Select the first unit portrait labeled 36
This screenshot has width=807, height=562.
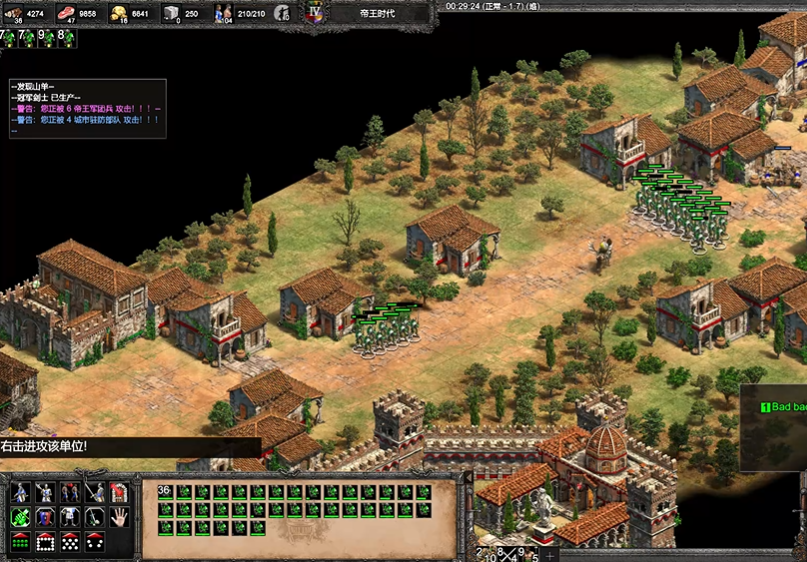click(166, 492)
